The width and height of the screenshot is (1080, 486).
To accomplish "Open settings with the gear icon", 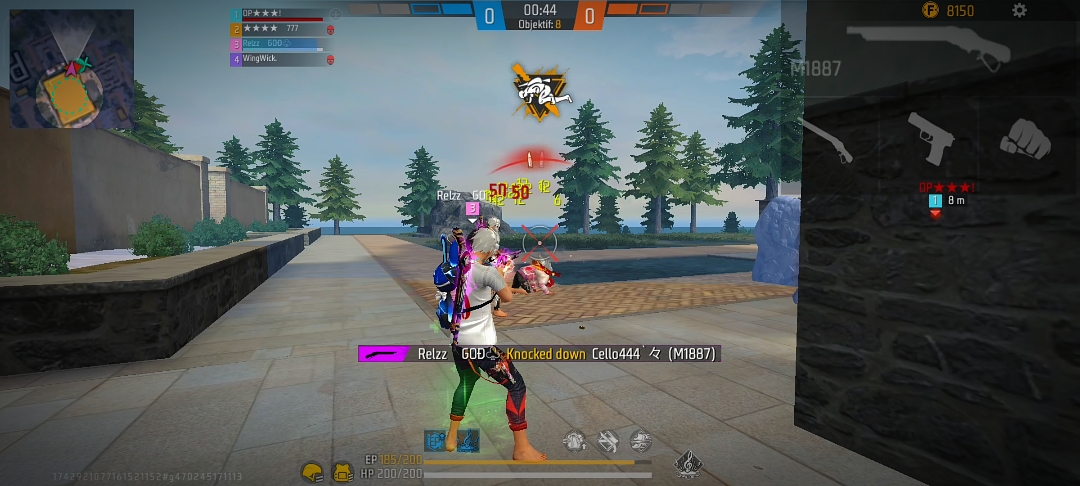I will pyautogui.click(x=1019, y=11).
